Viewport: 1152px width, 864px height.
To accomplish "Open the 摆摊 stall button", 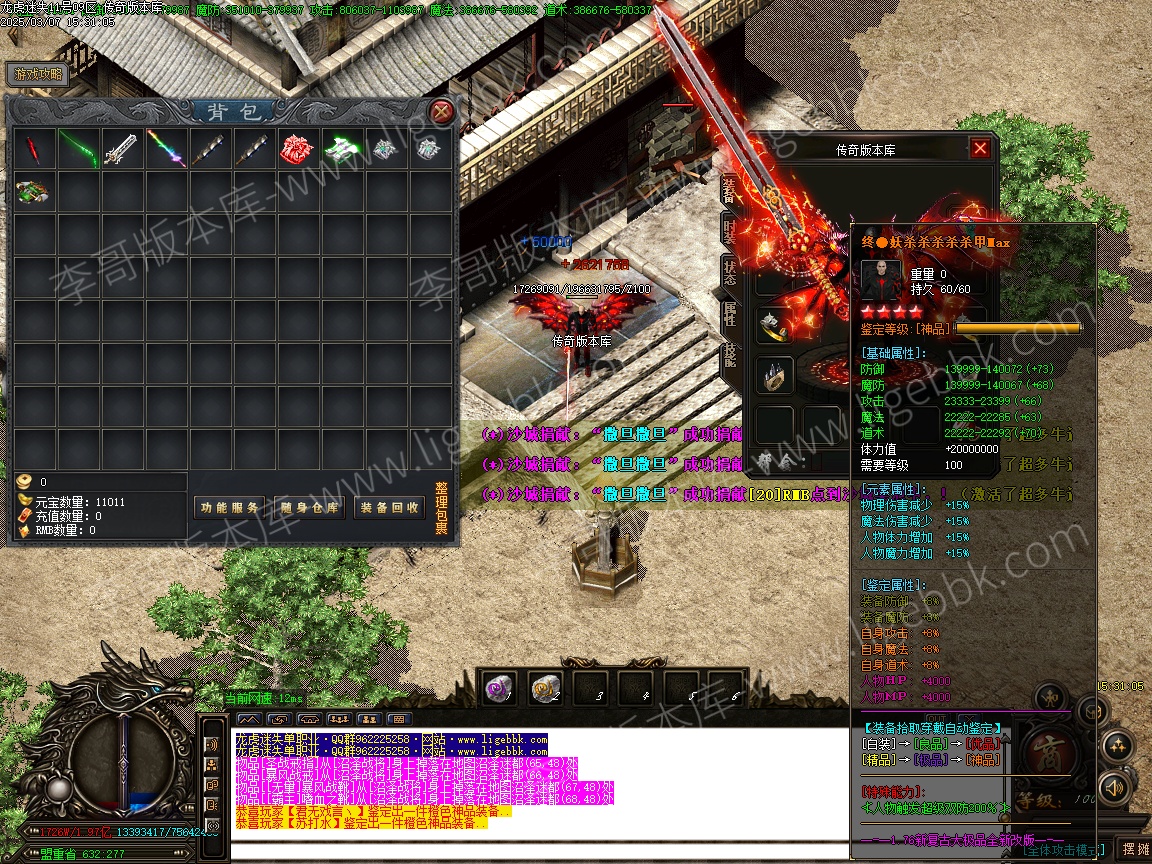I will tap(1135, 849).
